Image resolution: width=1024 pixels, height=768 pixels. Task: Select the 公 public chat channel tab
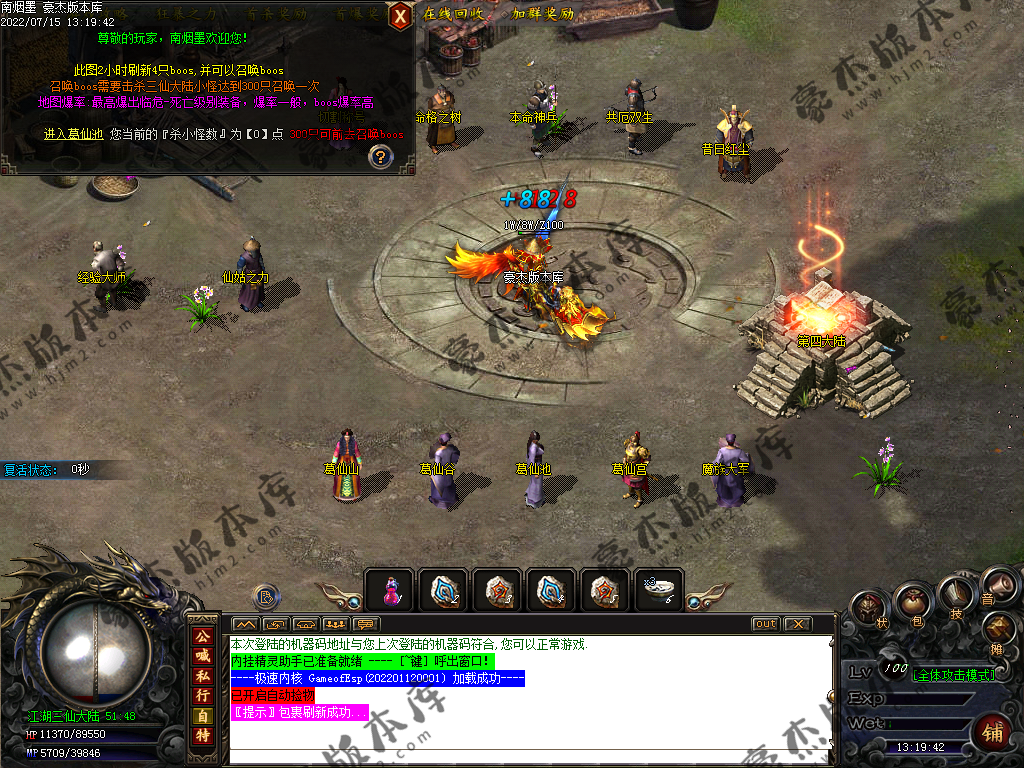point(203,637)
